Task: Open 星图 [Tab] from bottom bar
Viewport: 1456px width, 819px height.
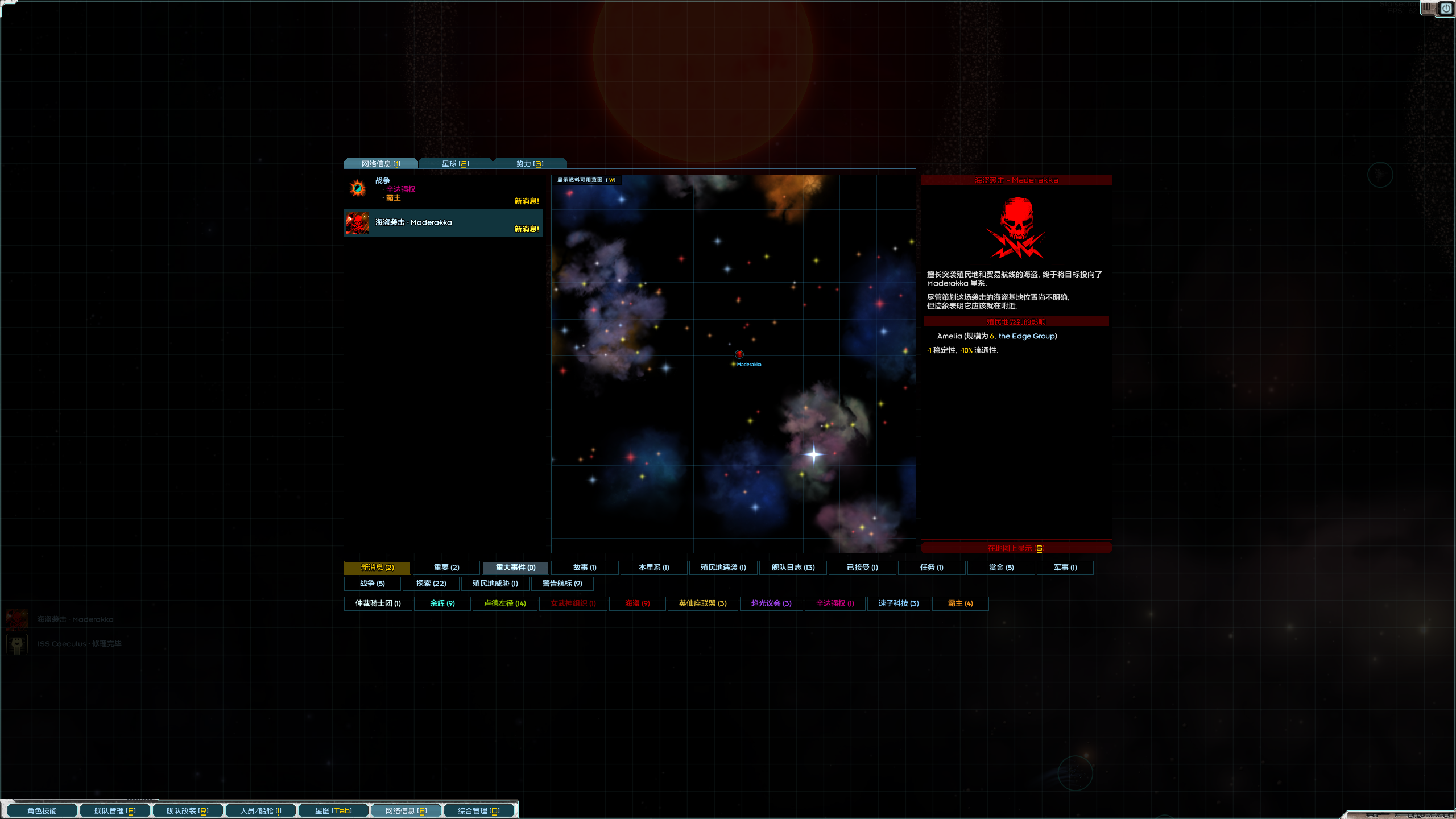Action: coord(333,810)
